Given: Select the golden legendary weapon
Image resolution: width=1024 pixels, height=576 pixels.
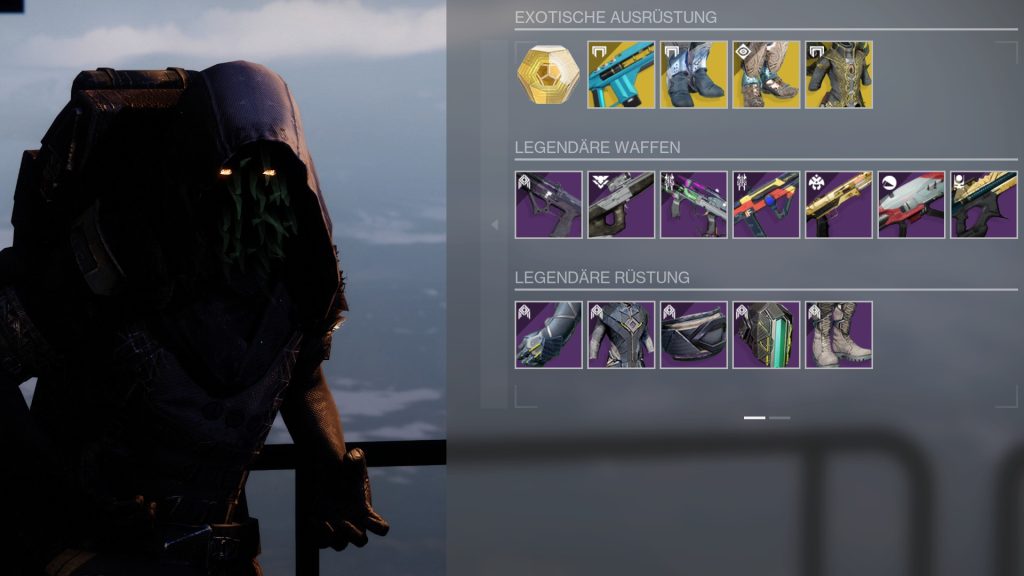Looking at the screenshot, I should tap(839, 205).
